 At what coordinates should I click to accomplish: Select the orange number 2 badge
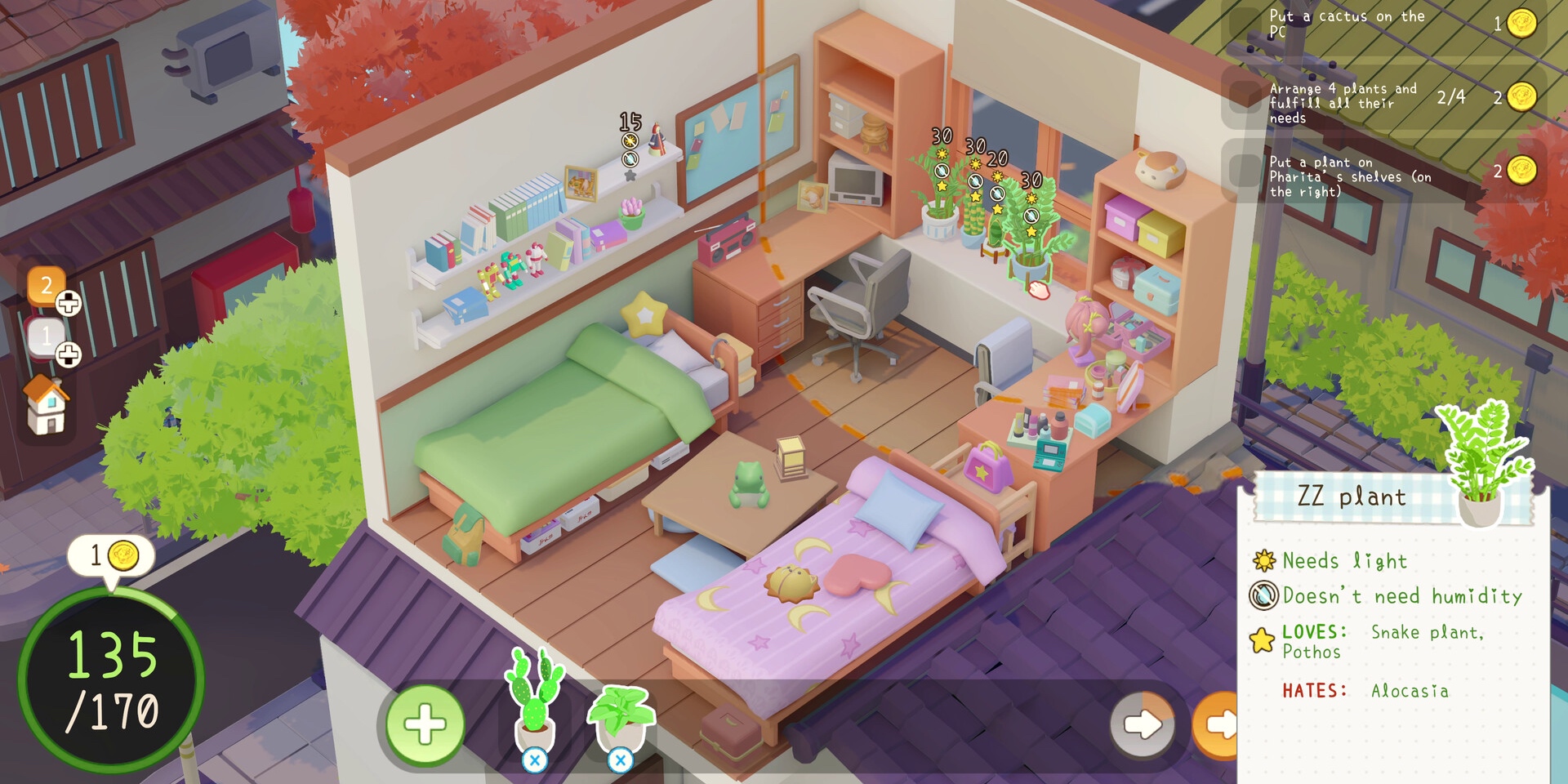[46, 286]
